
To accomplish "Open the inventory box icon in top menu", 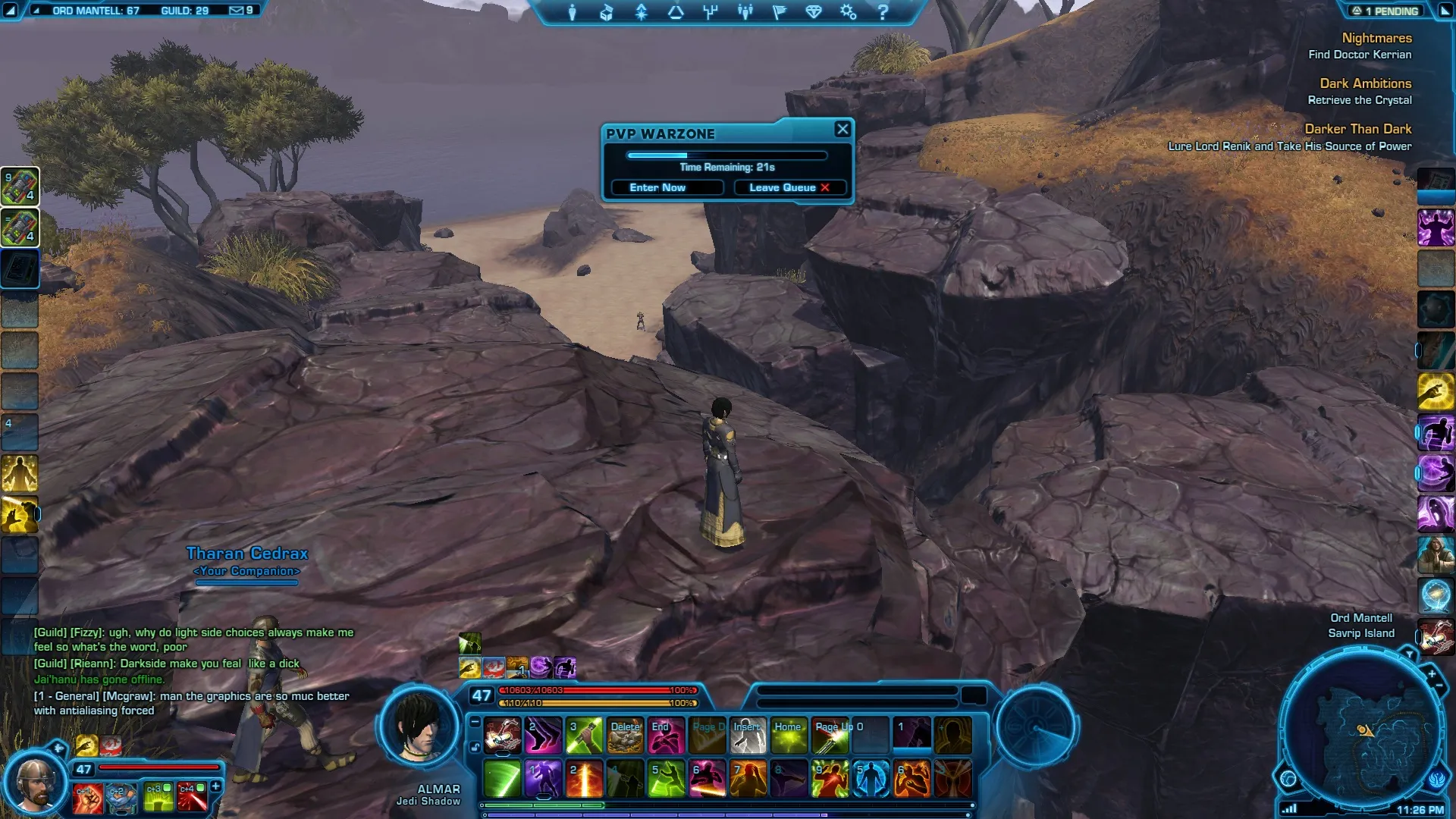I will tap(607, 12).
